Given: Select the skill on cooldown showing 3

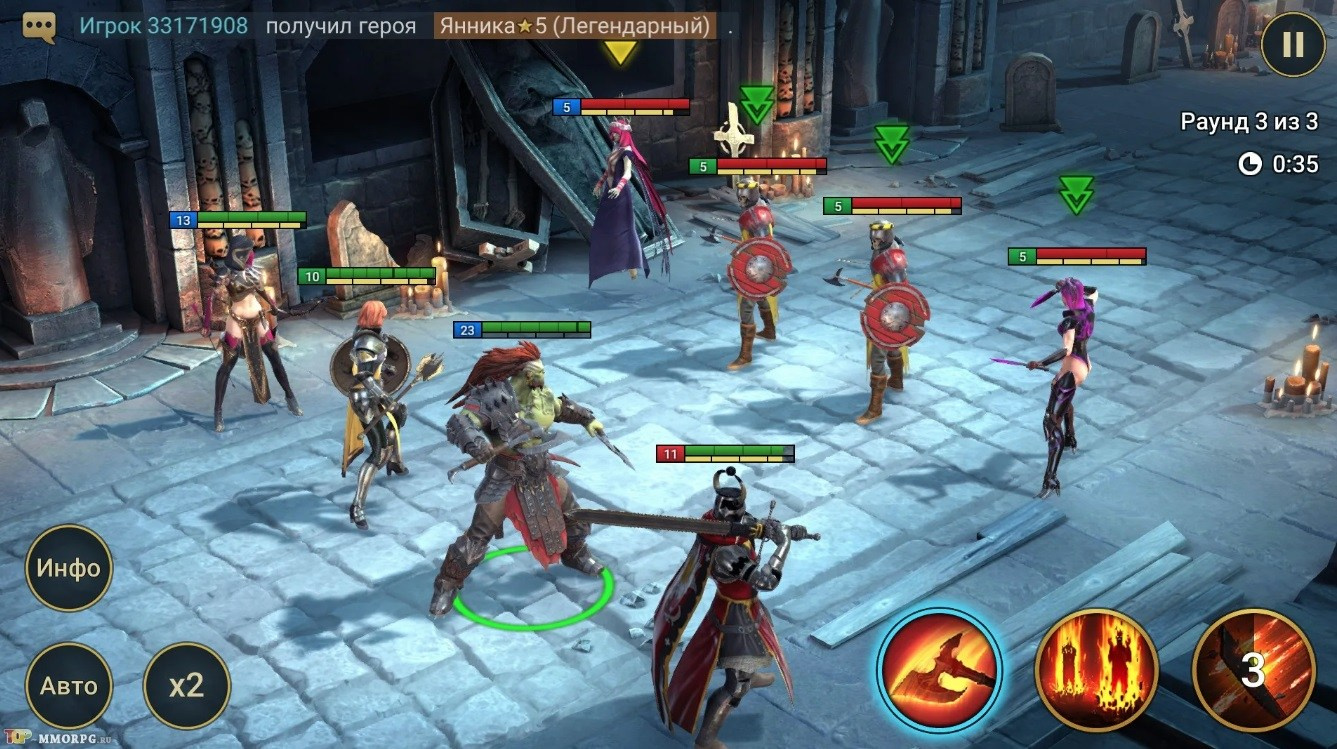Looking at the screenshot, I should point(1253,670).
